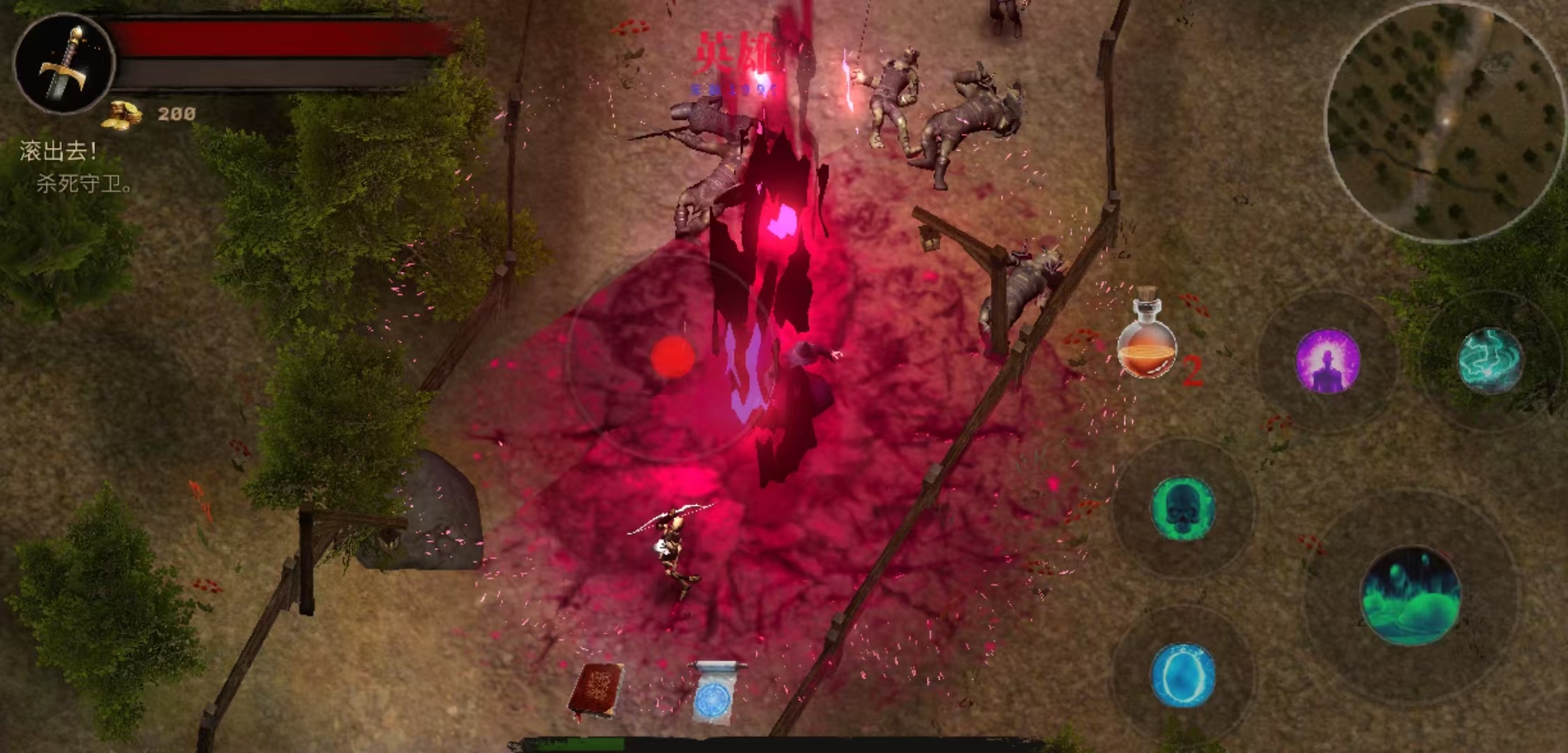
Task: Activate the purple figure aura skill
Action: [x=1327, y=361]
